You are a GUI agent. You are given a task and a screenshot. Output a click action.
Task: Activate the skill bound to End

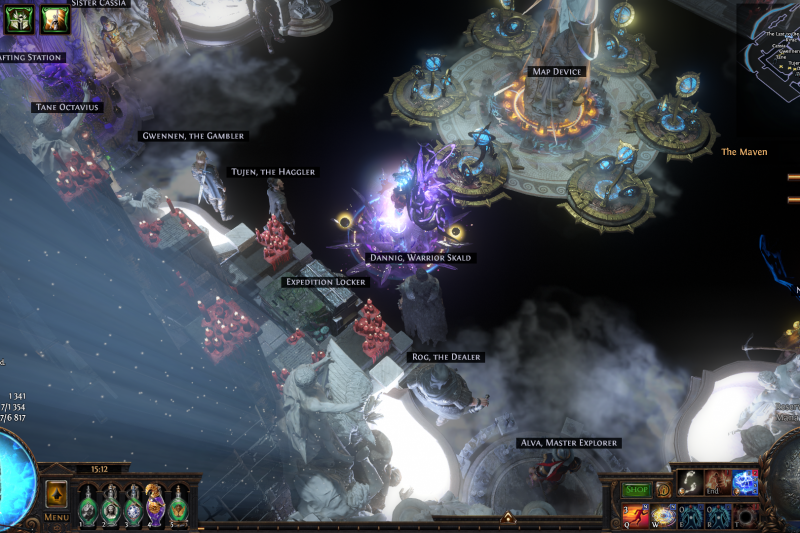[717, 482]
